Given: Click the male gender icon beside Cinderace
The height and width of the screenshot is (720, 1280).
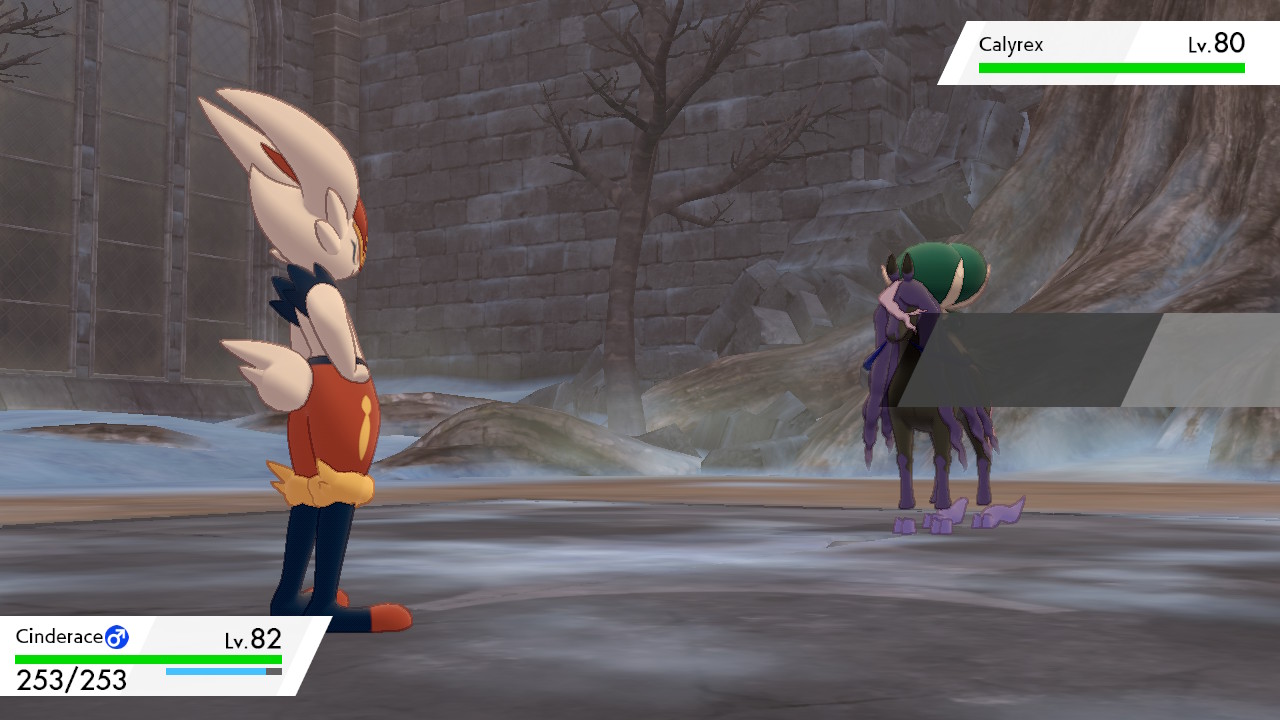Looking at the screenshot, I should pos(119,634).
